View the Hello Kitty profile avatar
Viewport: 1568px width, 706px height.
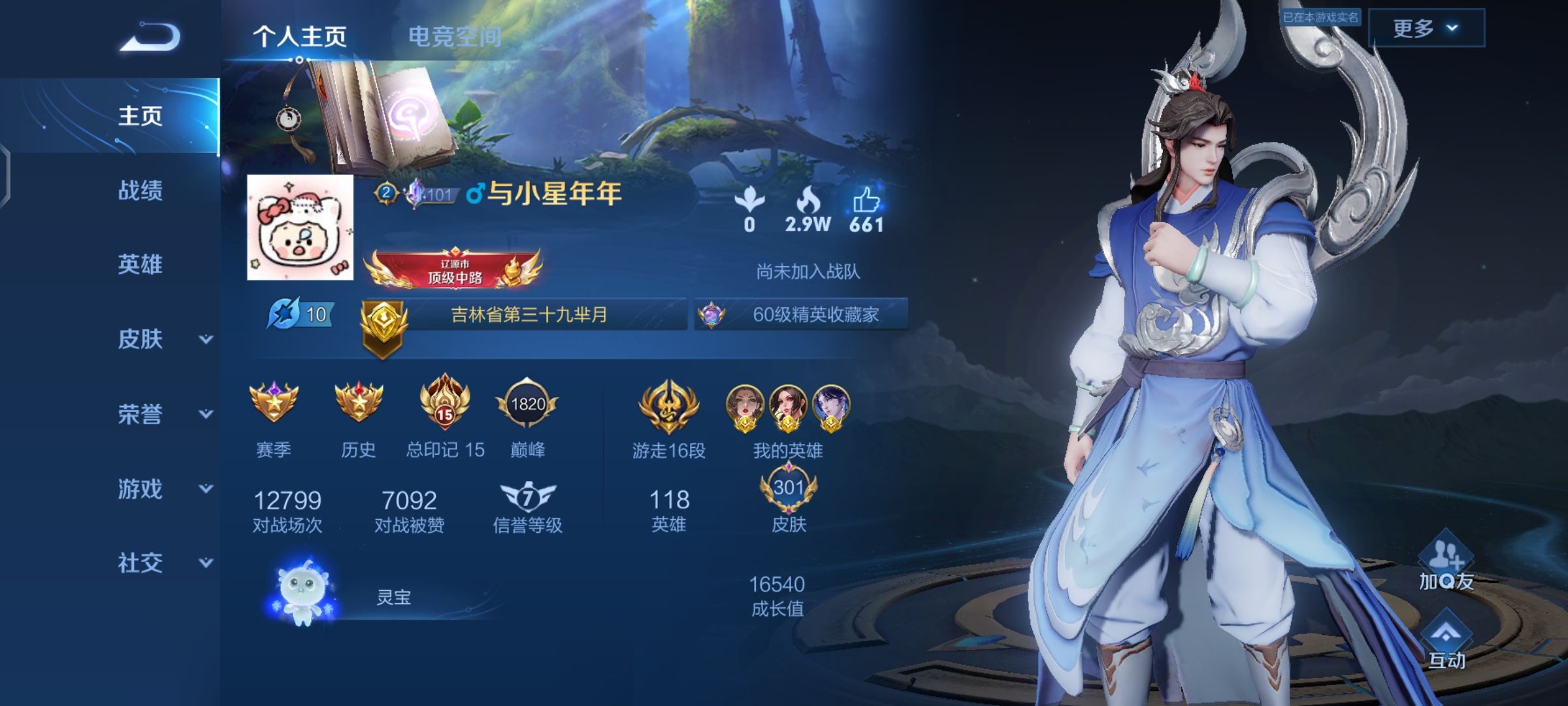click(300, 227)
